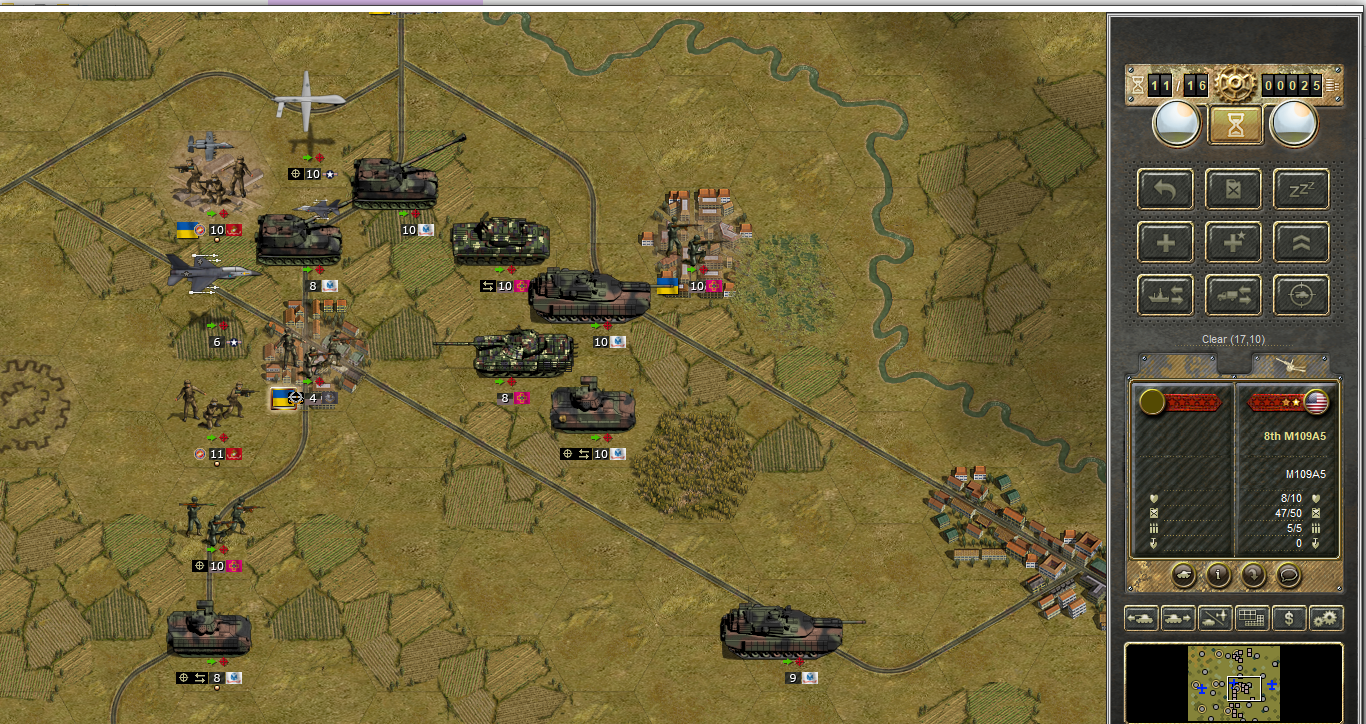Upgrade the unit with the chevrons button
1366x724 pixels.
click(1301, 242)
